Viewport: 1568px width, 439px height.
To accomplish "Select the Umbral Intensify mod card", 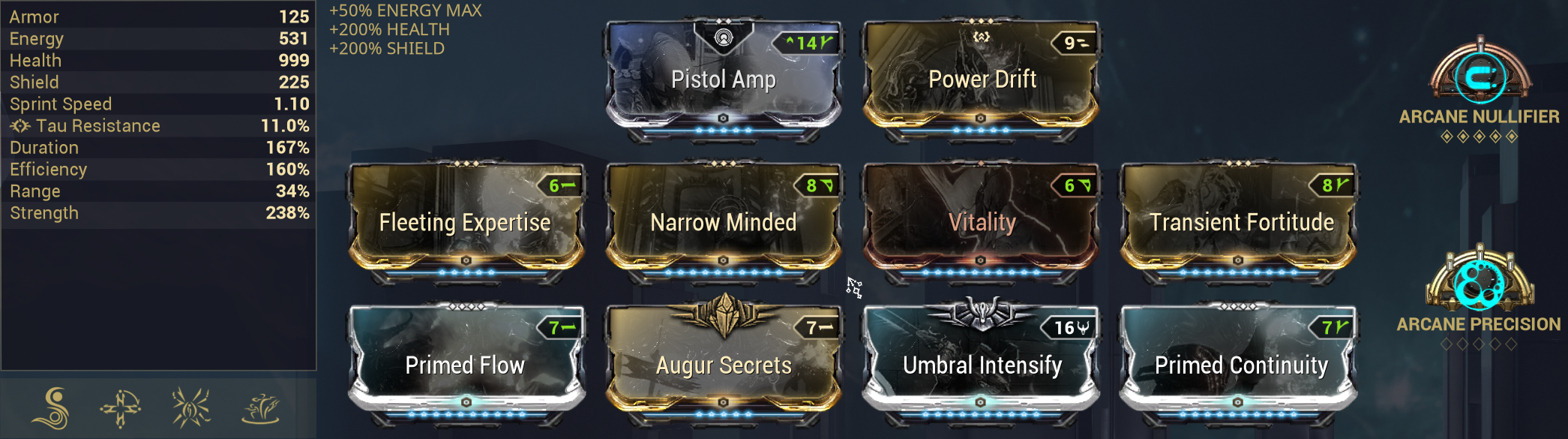I will tap(982, 365).
